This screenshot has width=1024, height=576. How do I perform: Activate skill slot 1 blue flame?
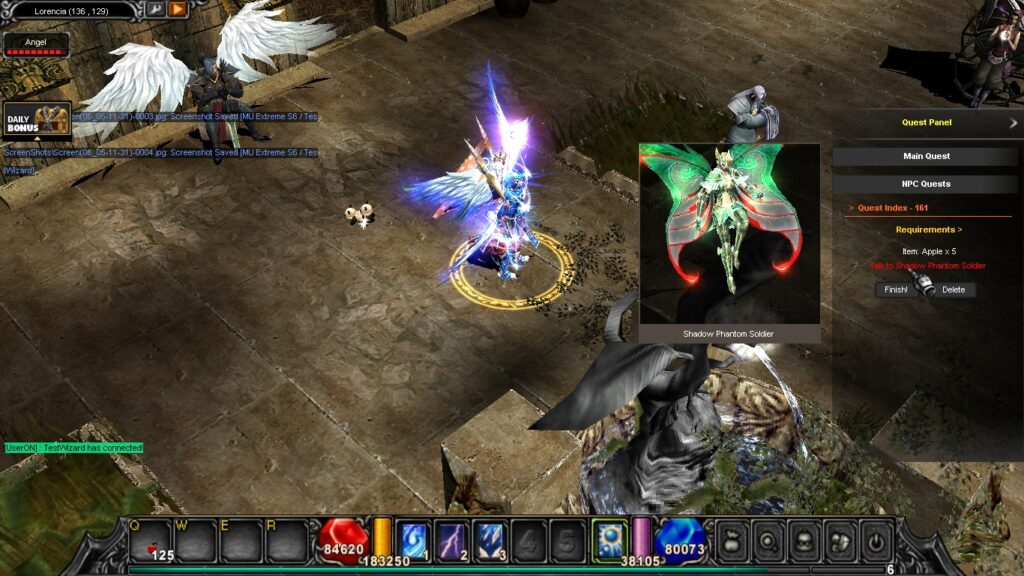point(415,539)
